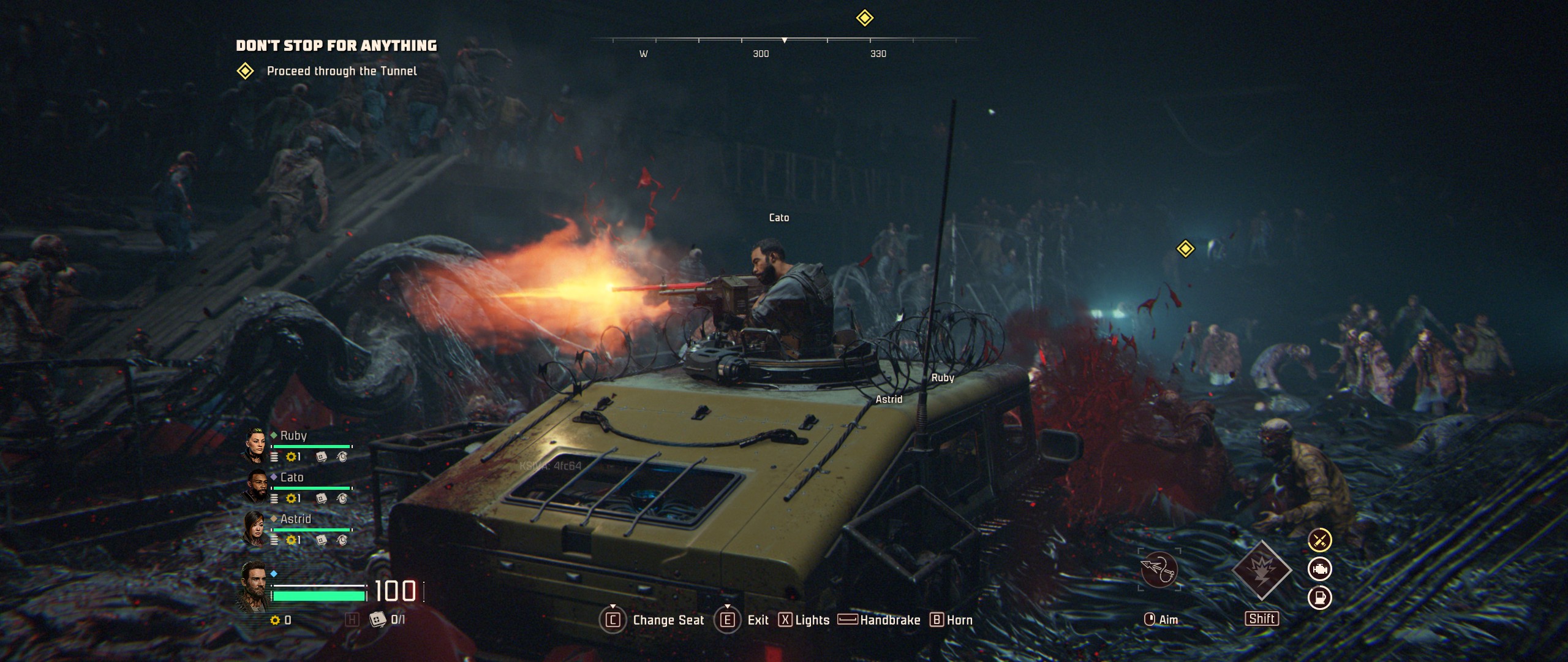This screenshot has height=662, width=1568.
Task: Select Astrid's teammate portrait
Action: click(255, 528)
